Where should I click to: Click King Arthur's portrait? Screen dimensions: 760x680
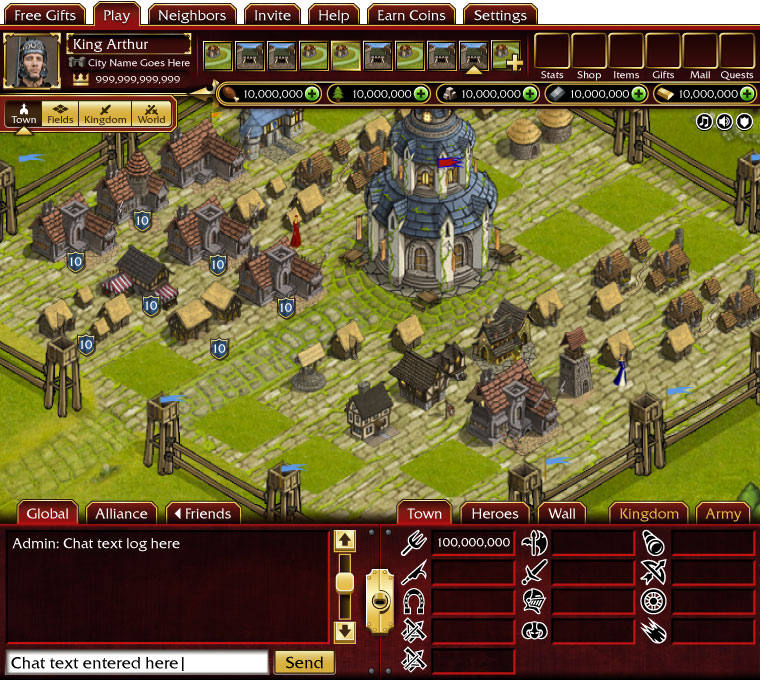pos(32,61)
